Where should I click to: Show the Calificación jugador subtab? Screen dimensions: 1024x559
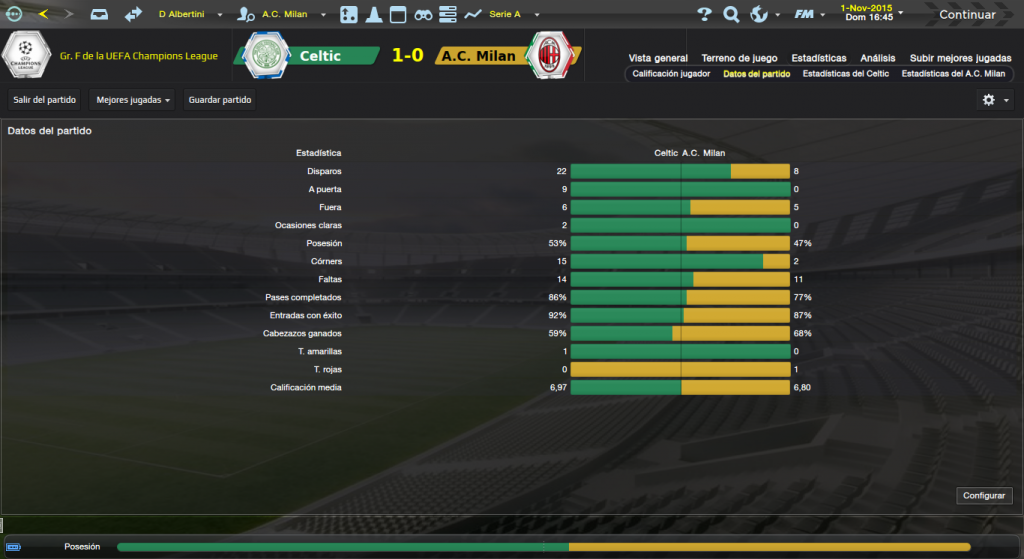(x=671, y=74)
